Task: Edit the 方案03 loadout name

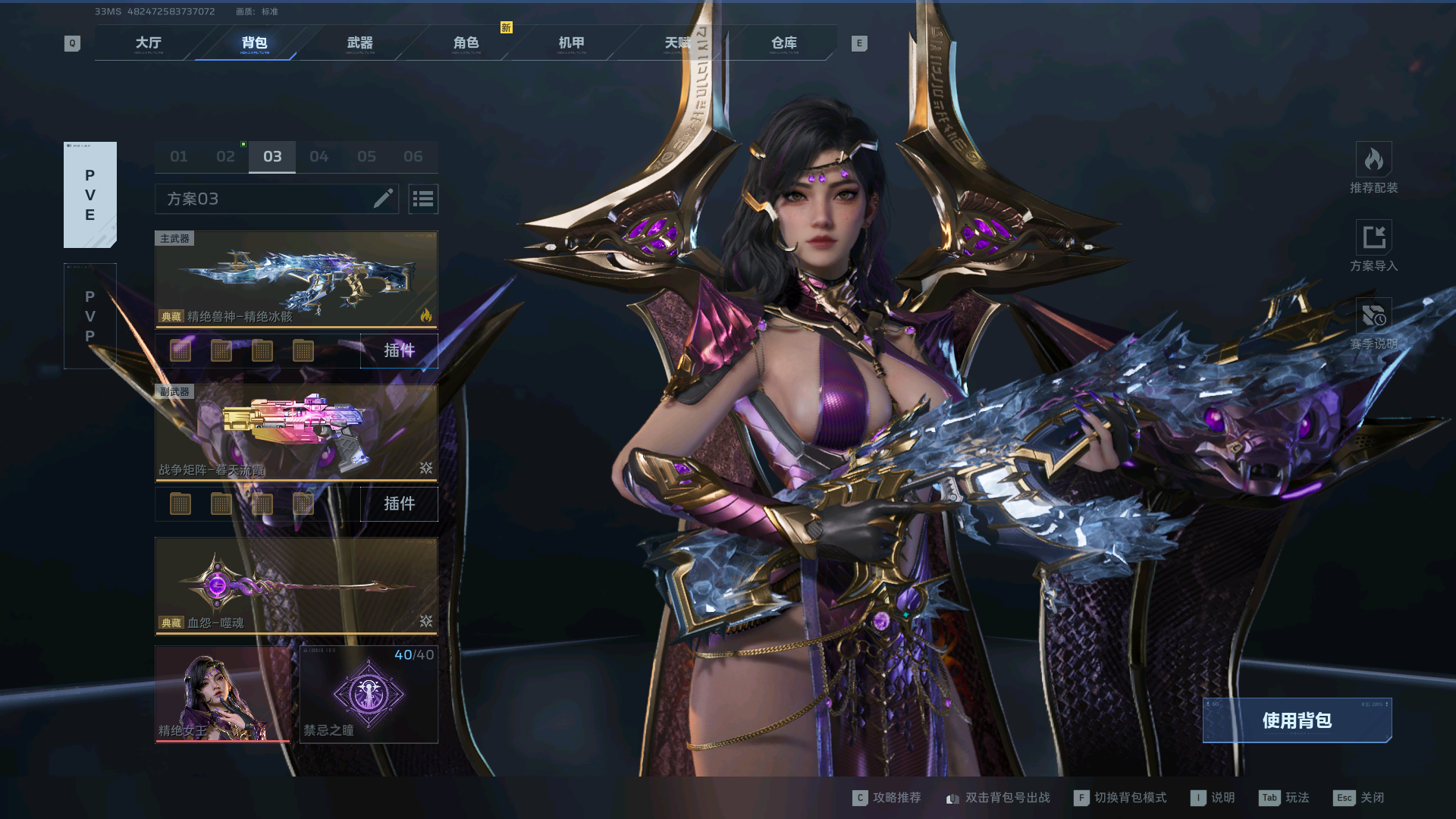Action: (x=384, y=199)
